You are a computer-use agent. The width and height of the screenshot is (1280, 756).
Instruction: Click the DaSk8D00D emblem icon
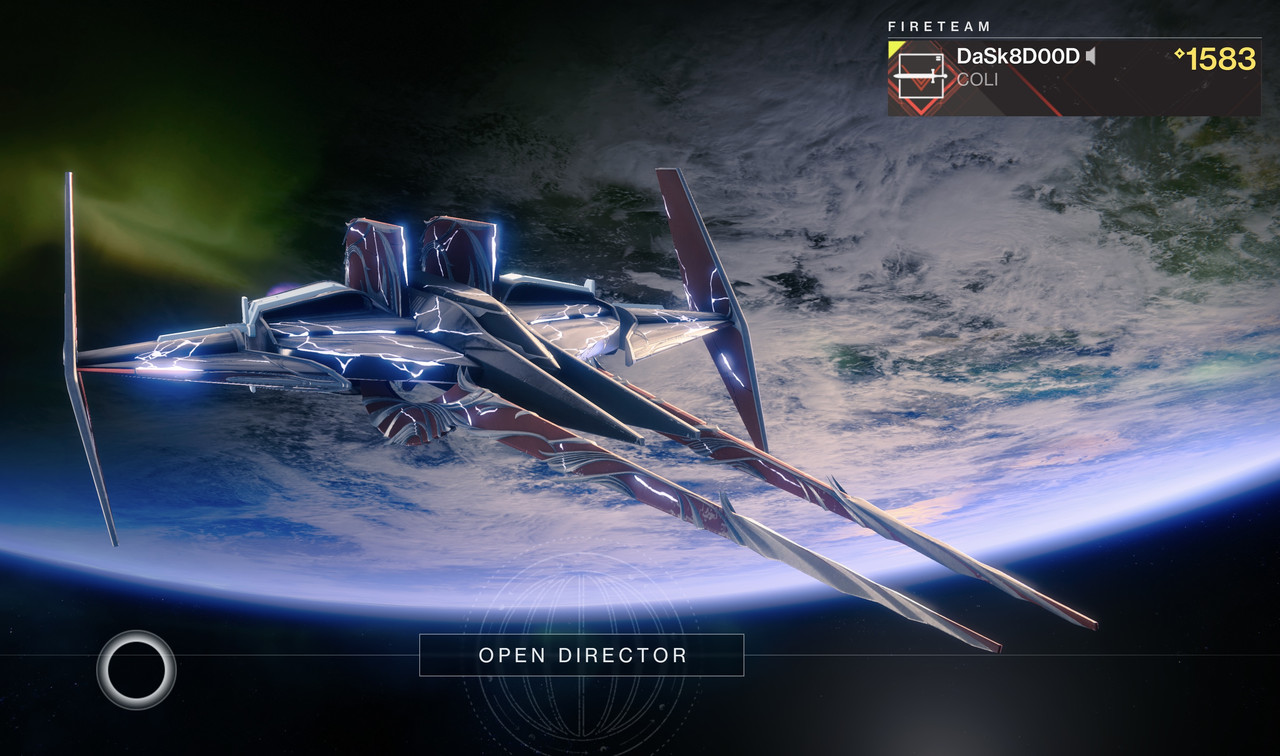[919, 77]
